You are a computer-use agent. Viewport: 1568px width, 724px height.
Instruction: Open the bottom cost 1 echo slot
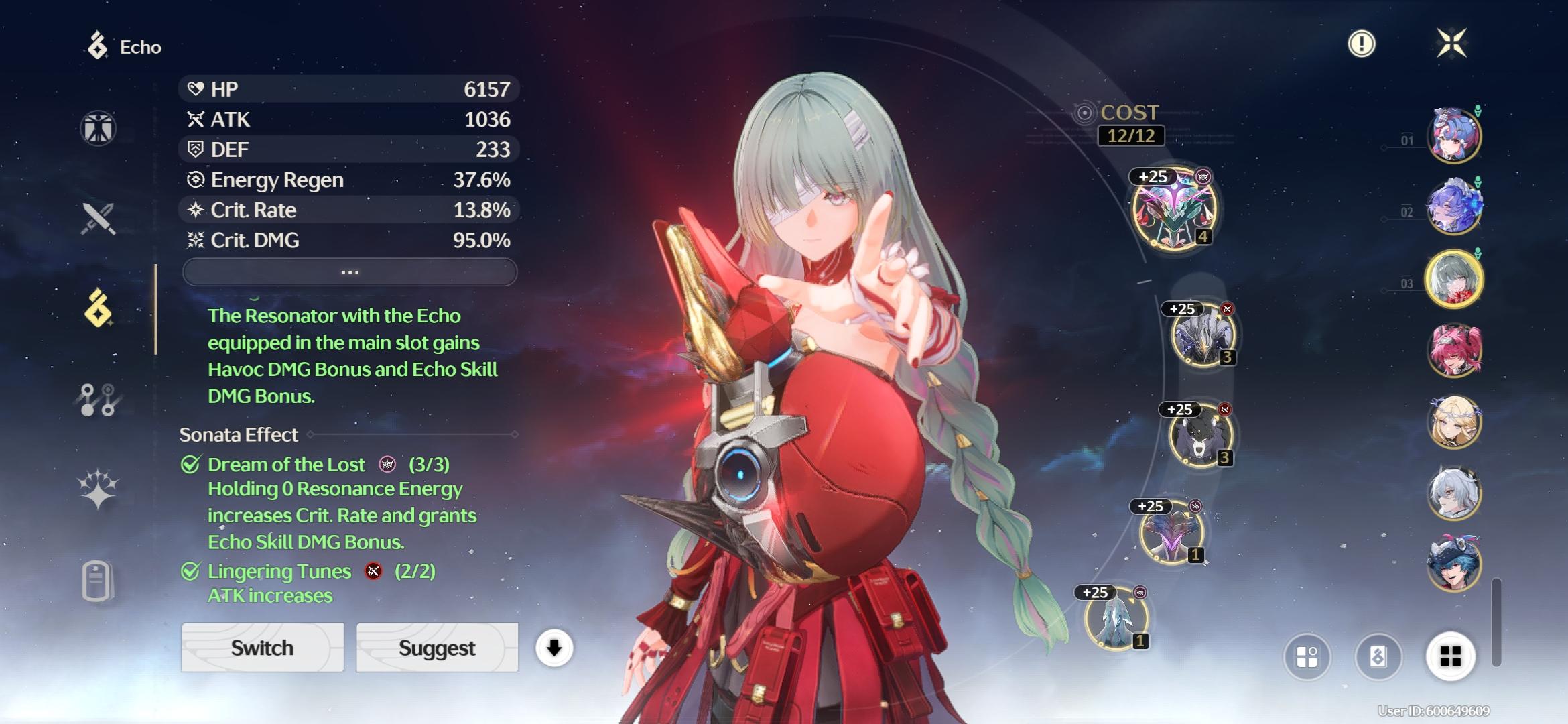click(1116, 619)
